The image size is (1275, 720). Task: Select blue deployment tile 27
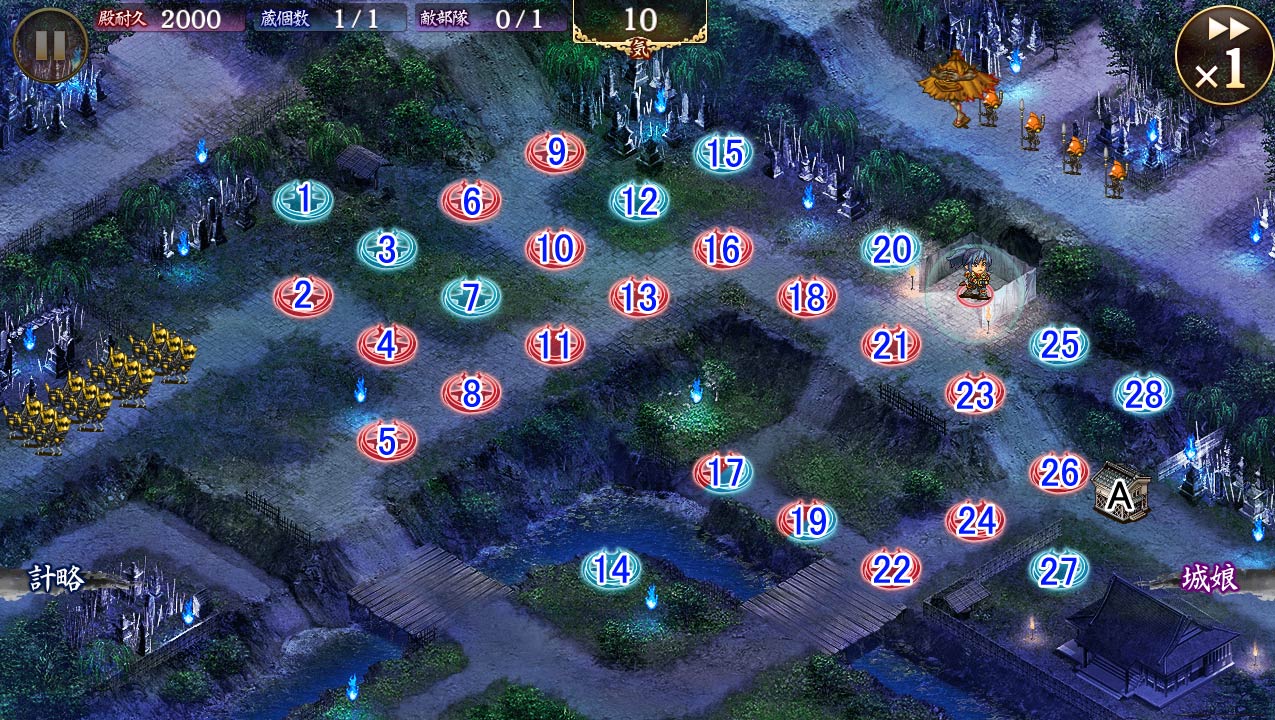click(1059, 570)
